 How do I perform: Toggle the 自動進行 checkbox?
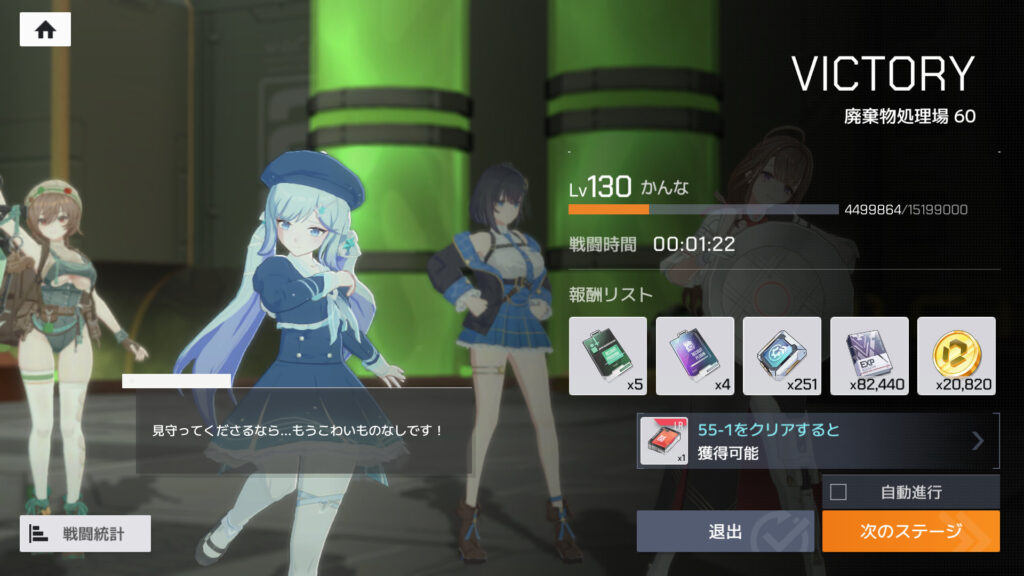coord(839,492)
